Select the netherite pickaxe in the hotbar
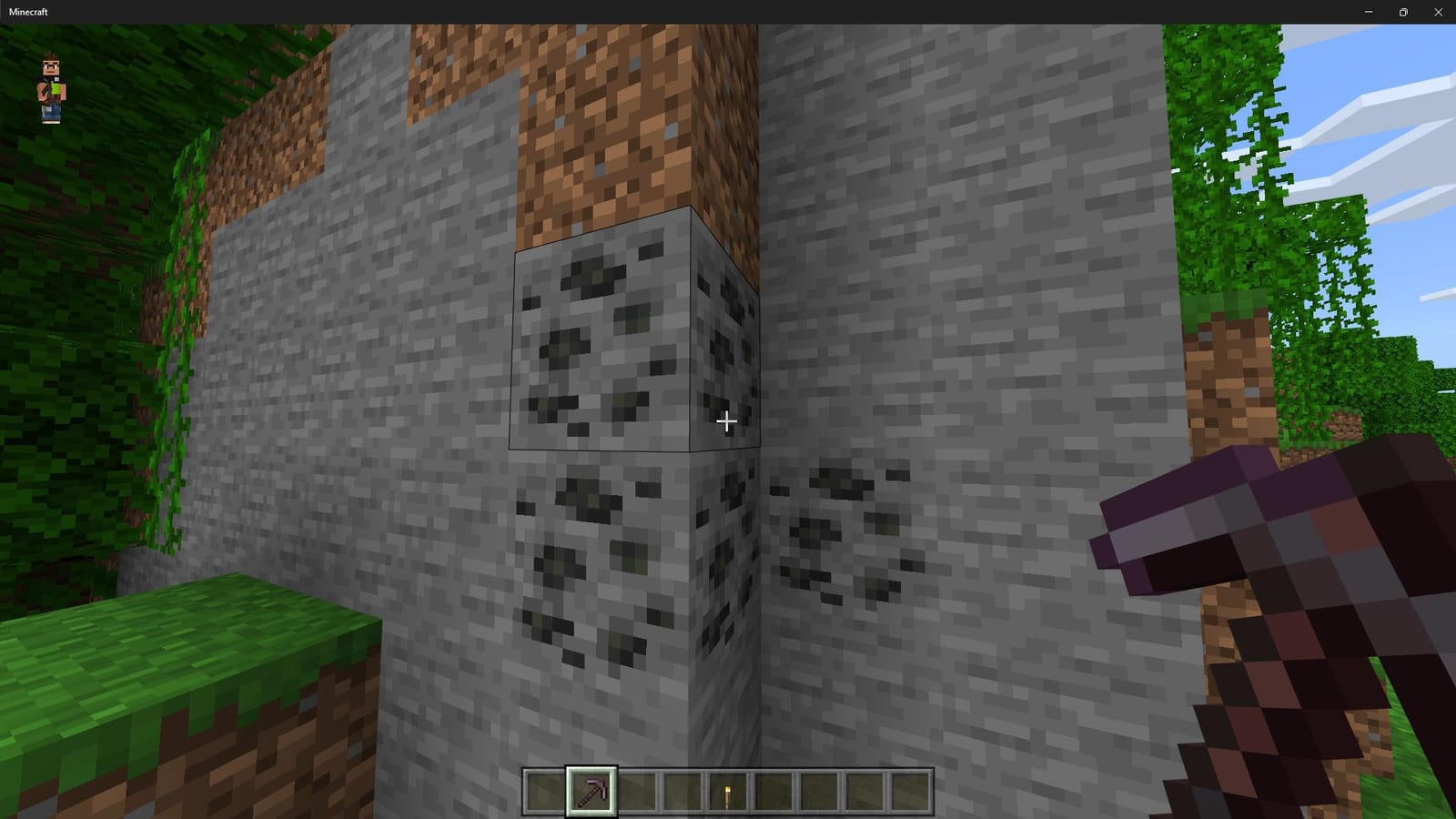The width and height of the screenshot is (1456, 819). coord(591,790)
